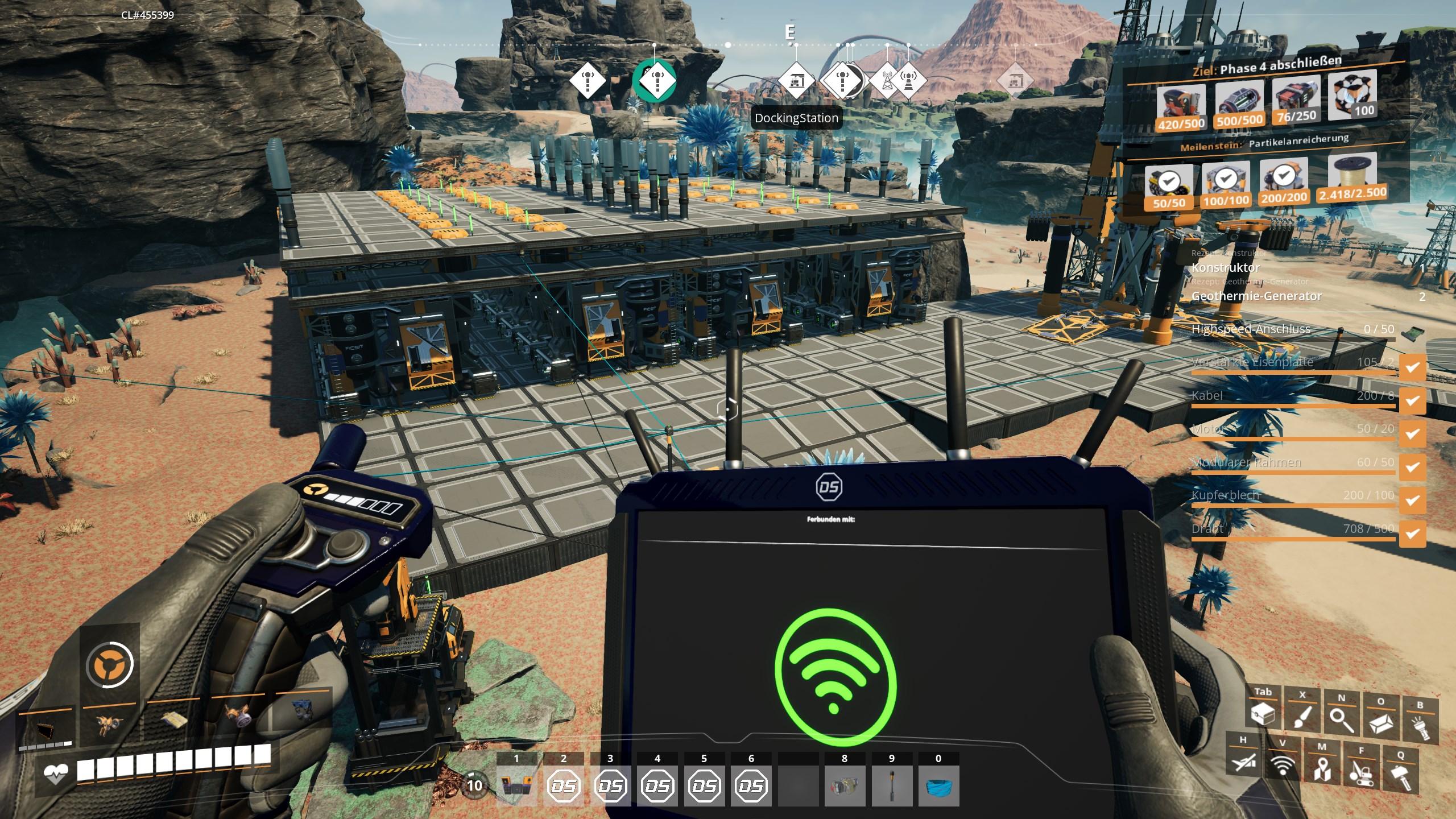Open the map with the pin icon
The image size is (1456, 819).
pos(1322,768)
